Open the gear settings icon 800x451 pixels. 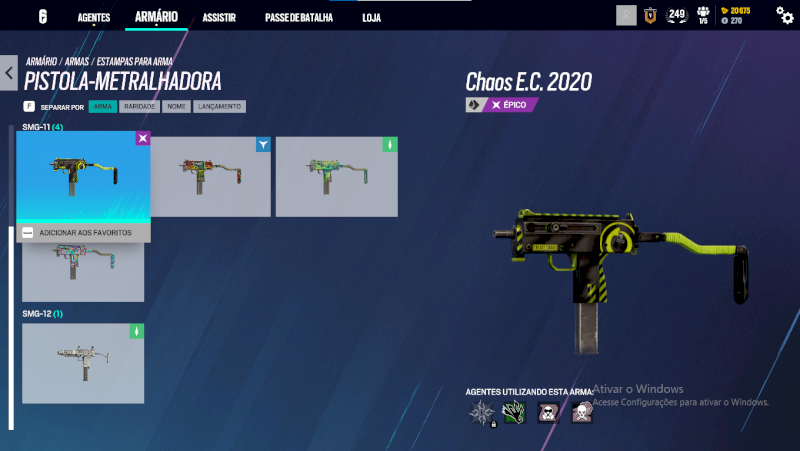pyautogui.click(x=785, y=15)
